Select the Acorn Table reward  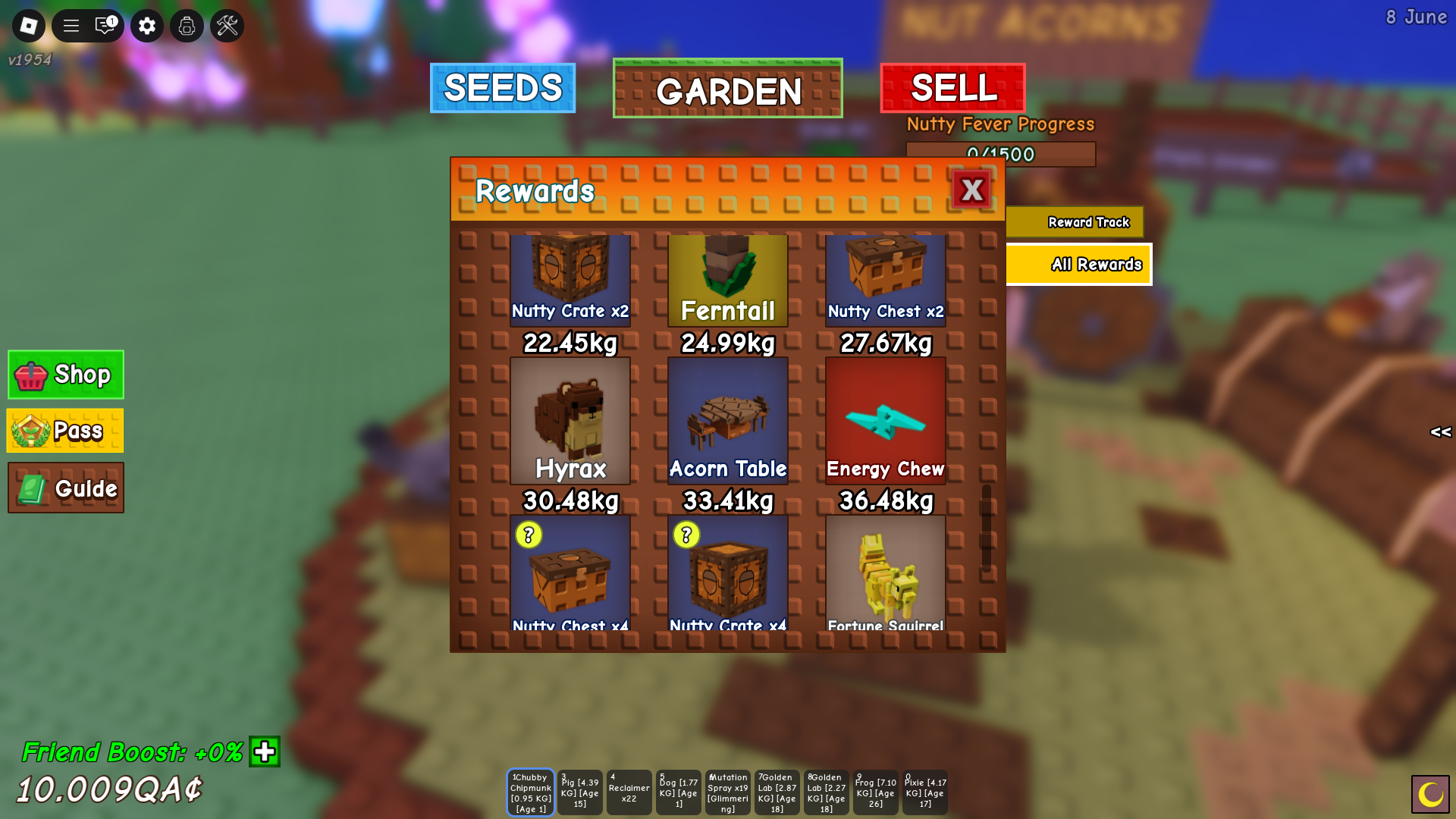pos(728,421)
